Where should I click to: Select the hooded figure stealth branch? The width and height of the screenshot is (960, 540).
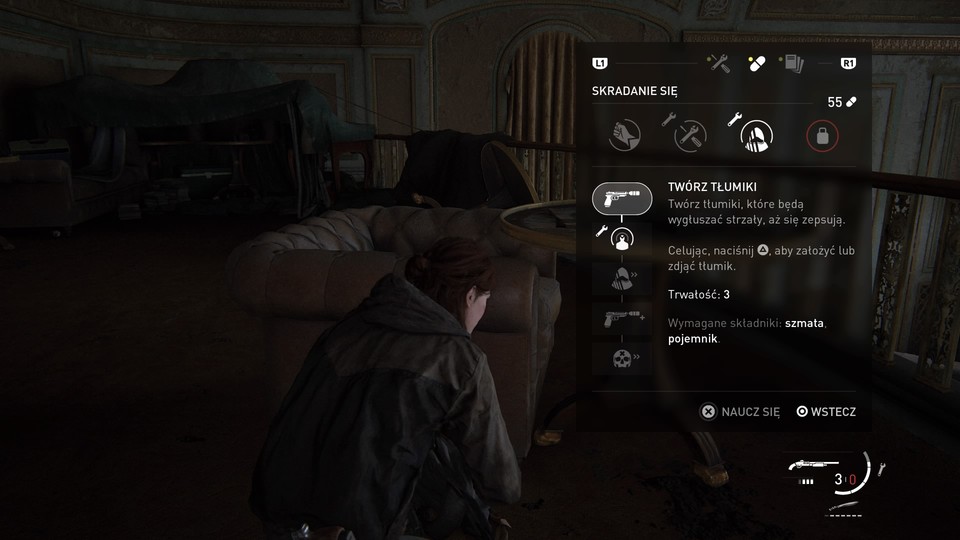pos(754,135)
